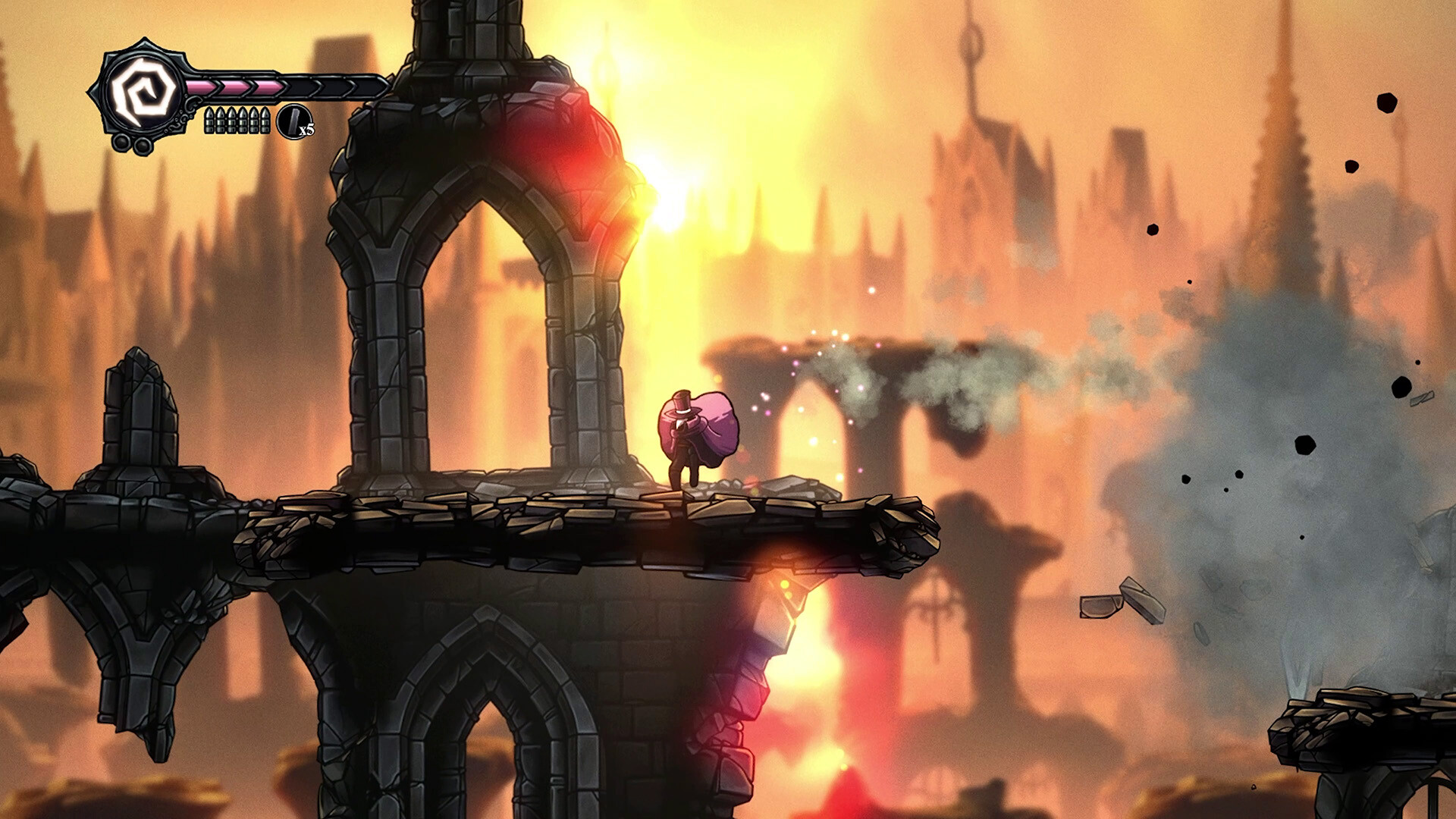Toggle the second pink health segment

(x=233, y=89)
